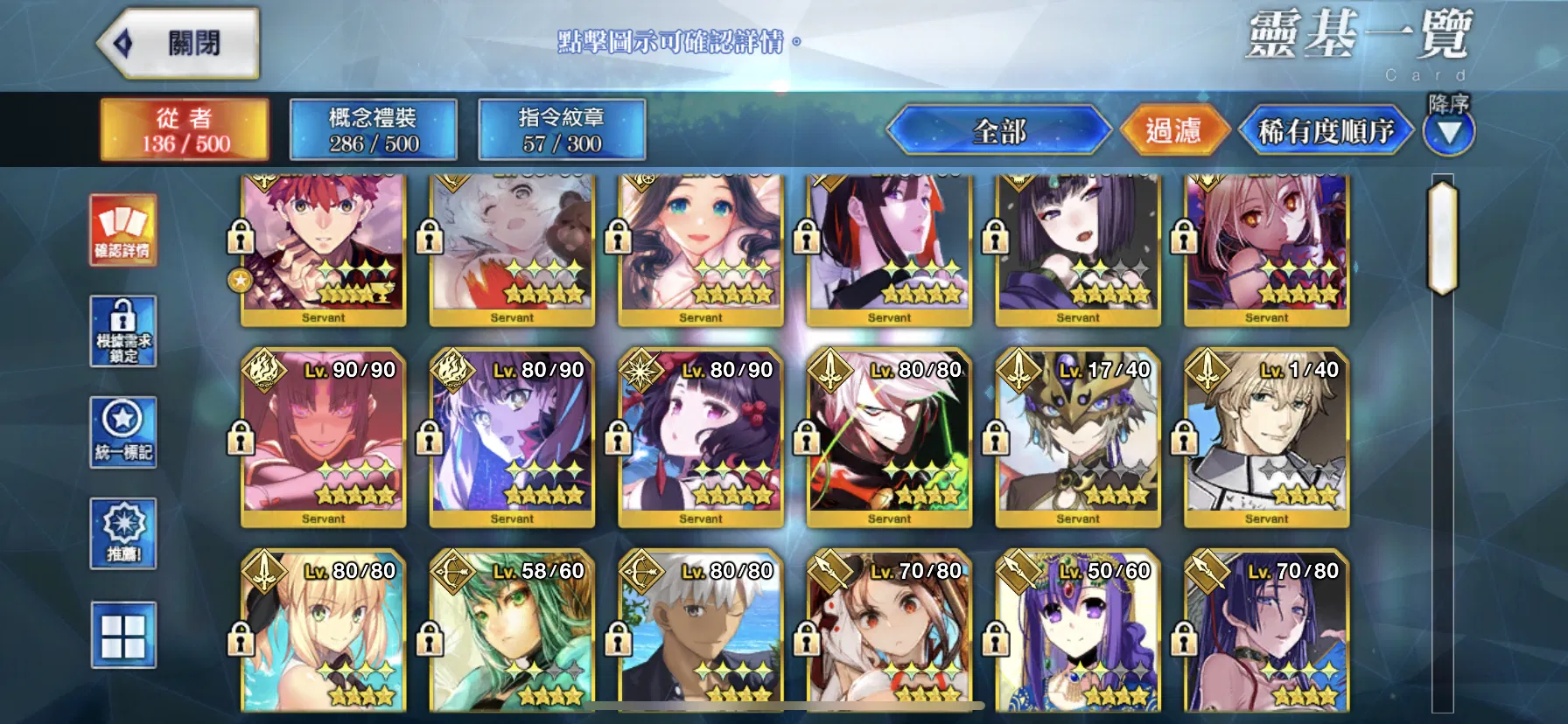Click the 推薦! recommendation icon
The height and width of the screenshot is (724, 1568).
[123, 533]
